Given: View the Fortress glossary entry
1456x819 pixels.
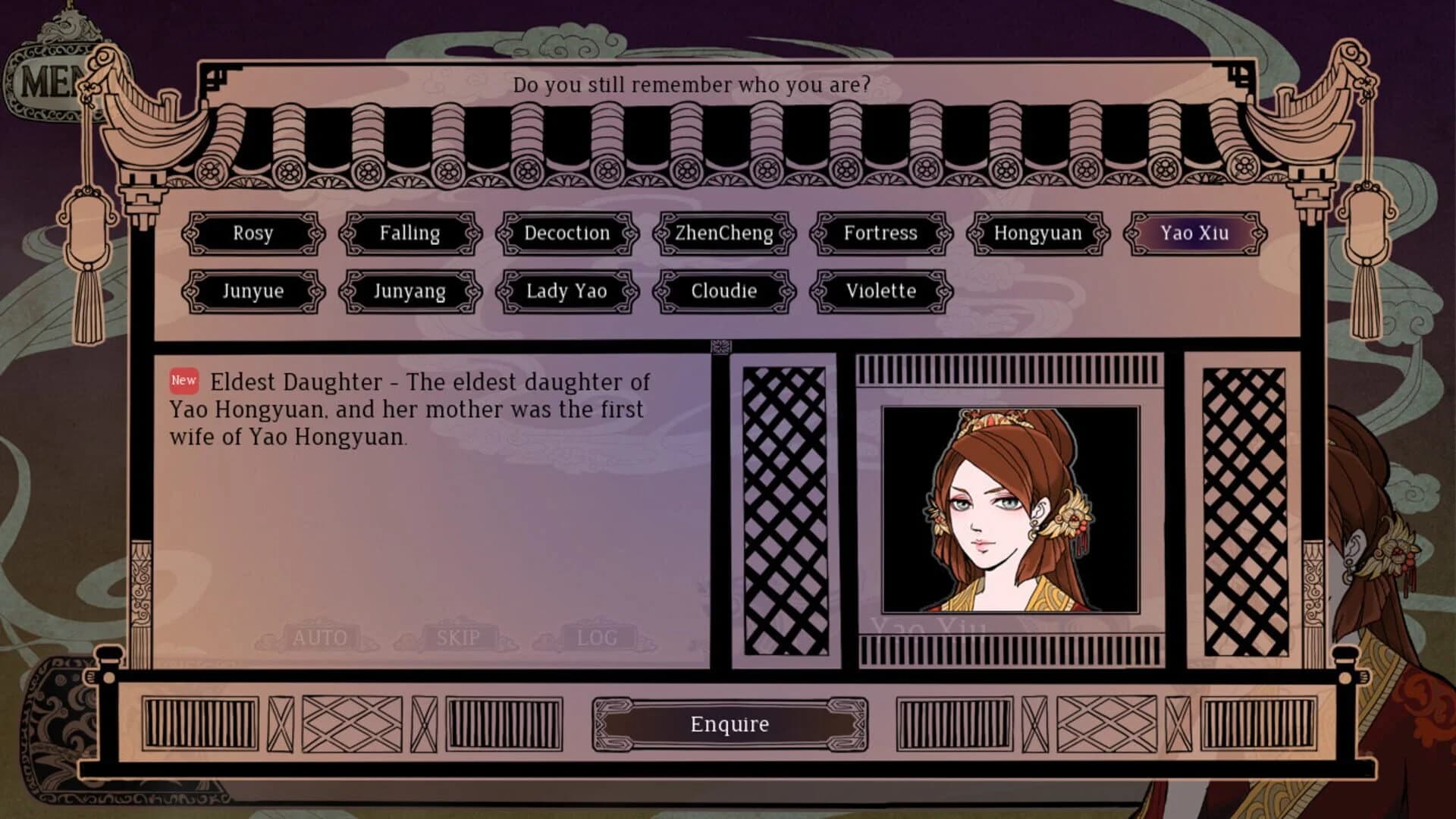Looking at the screenshot, I should click(x=880, y=234).
